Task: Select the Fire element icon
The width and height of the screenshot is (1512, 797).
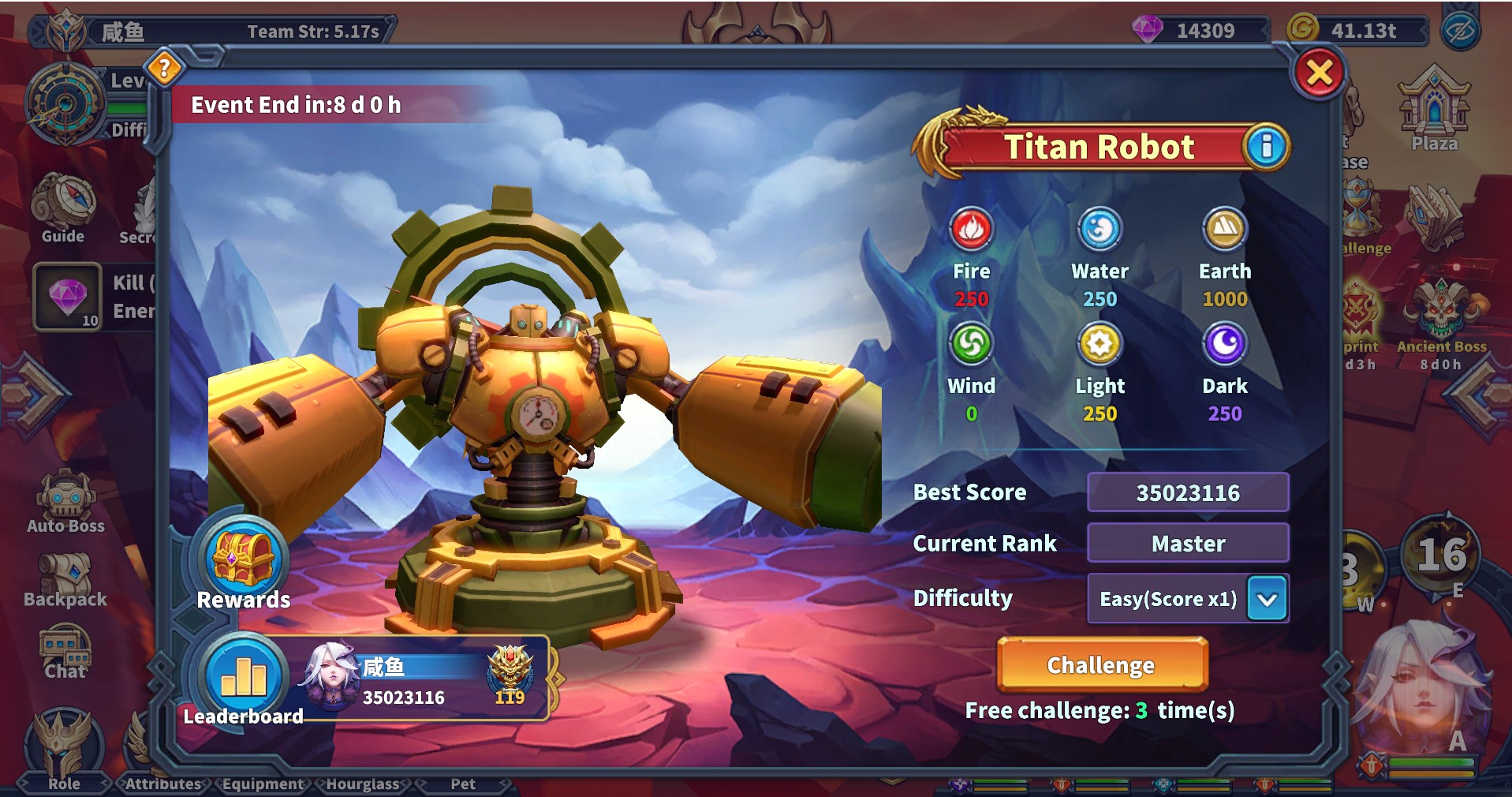Action: tap(971, 230)
